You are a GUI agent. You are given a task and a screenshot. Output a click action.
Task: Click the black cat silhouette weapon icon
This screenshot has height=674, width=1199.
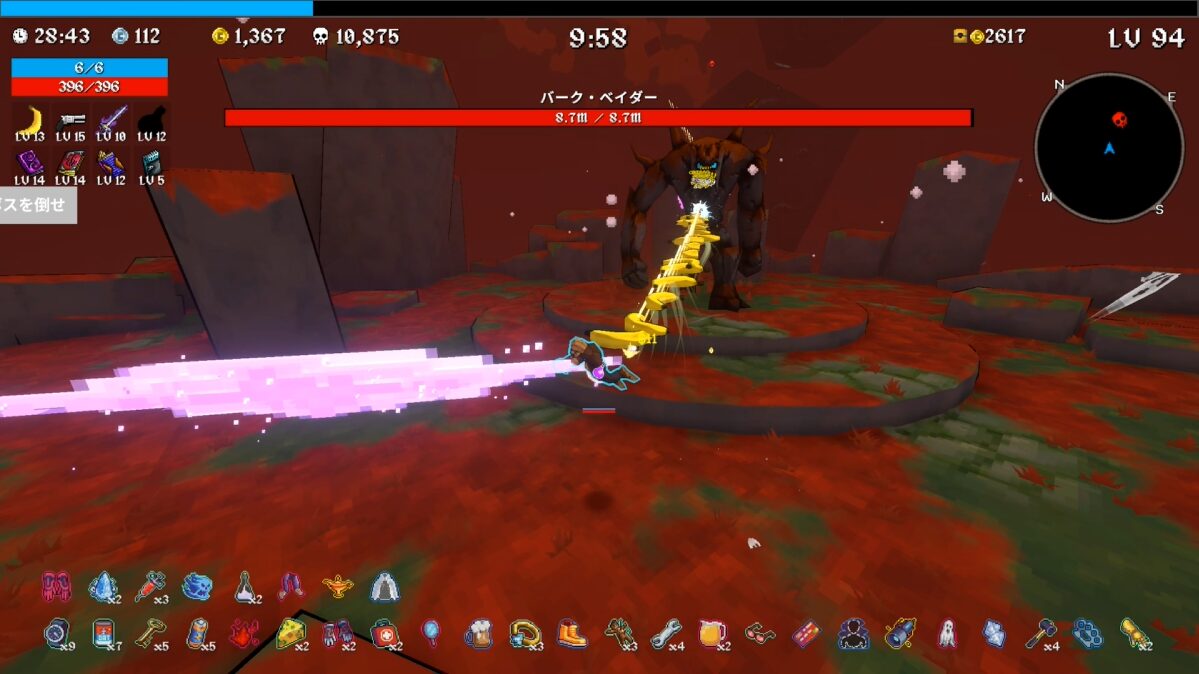pos(152,119)
